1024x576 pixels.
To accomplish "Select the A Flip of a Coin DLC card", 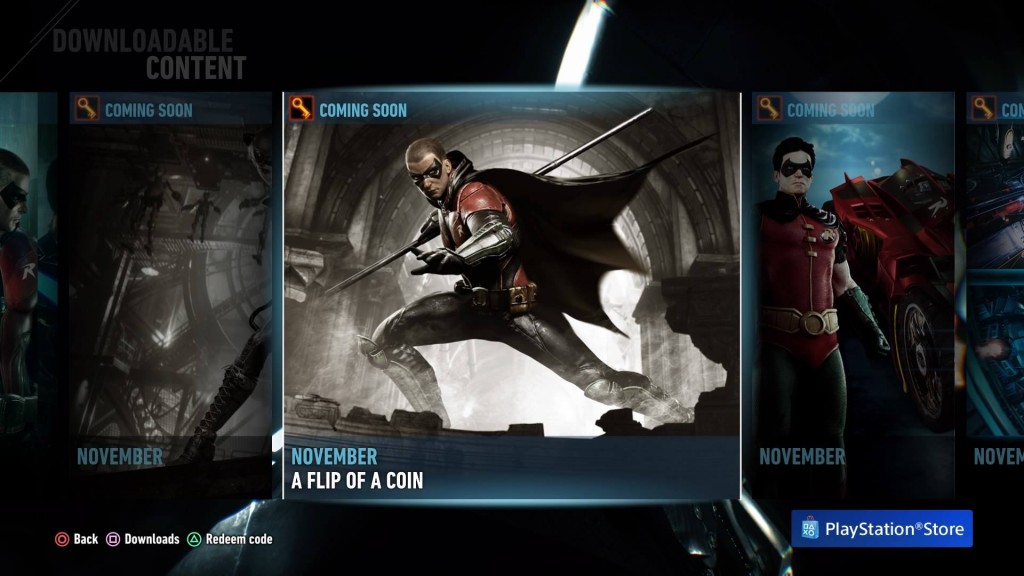I will coord(511,296).
